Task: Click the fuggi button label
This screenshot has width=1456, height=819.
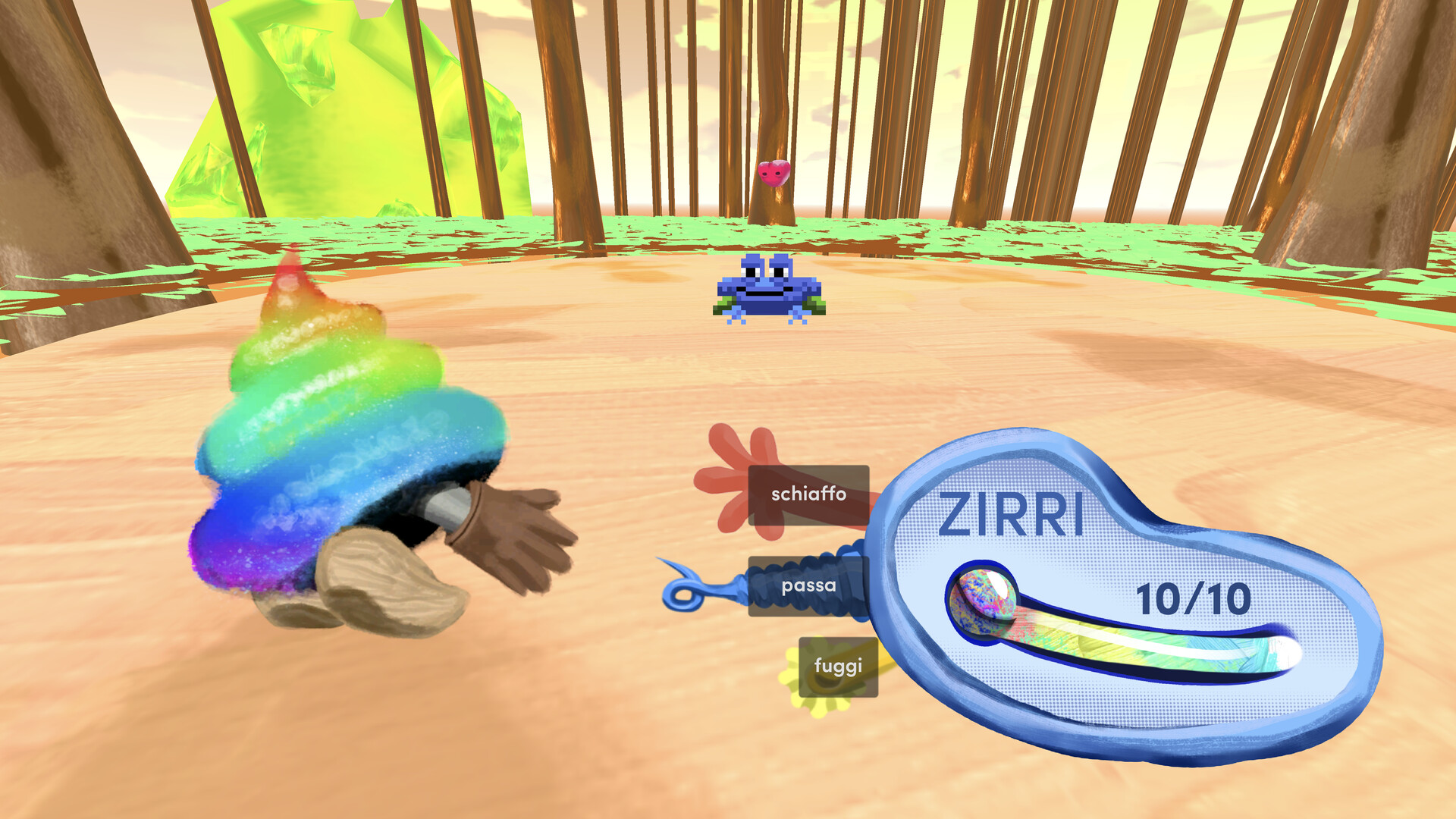Action: pyautogui.click(x=838, y=666)
